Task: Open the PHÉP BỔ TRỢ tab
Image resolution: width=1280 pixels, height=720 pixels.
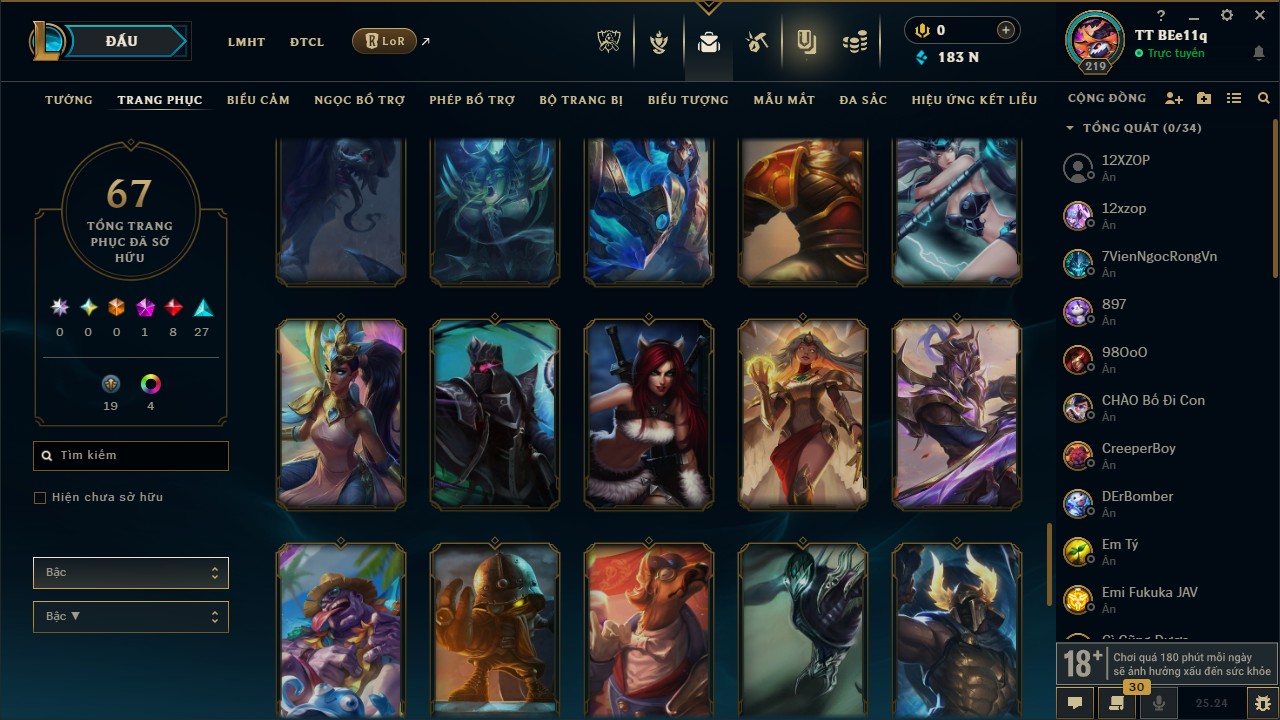Action: 472,100
